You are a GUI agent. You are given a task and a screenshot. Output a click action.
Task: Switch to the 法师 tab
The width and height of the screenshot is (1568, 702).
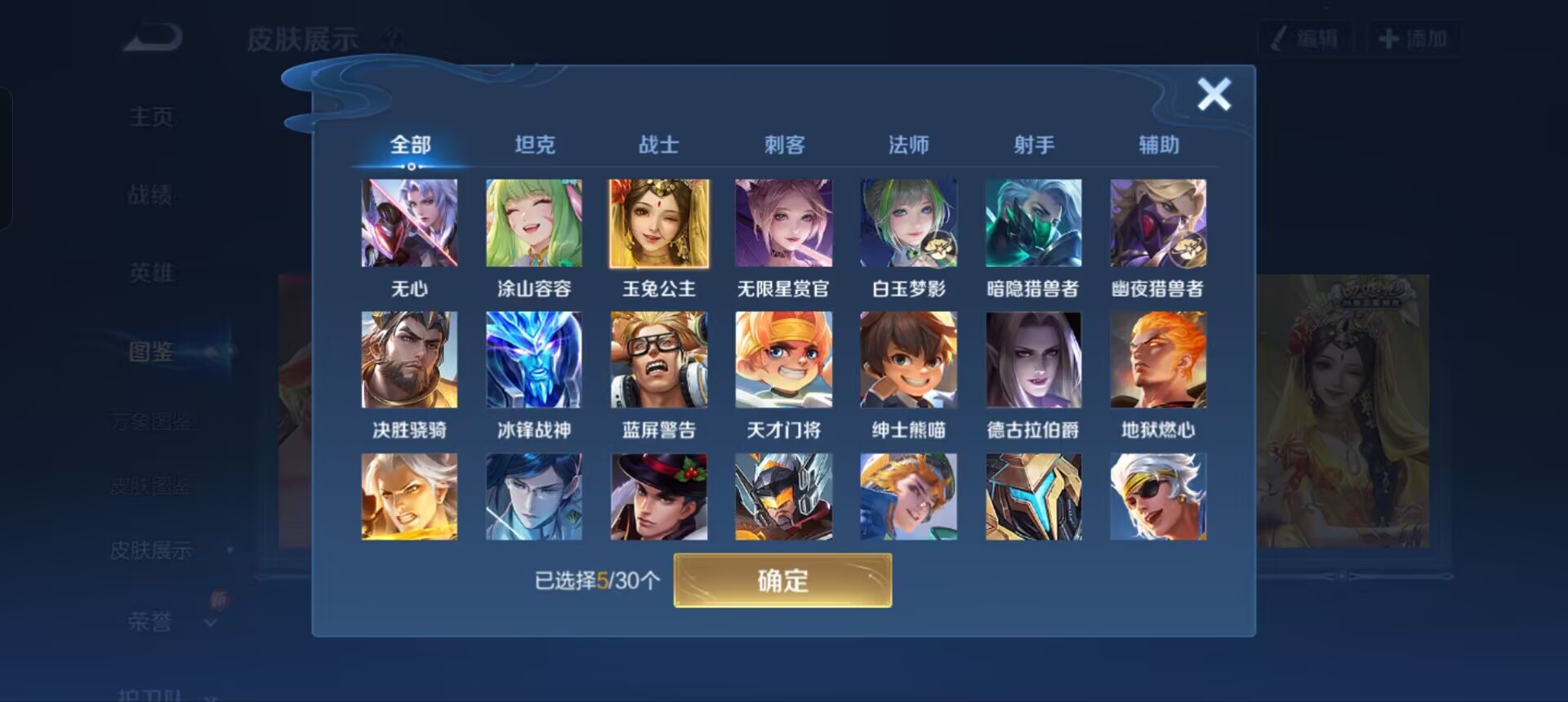pos(908,144)
